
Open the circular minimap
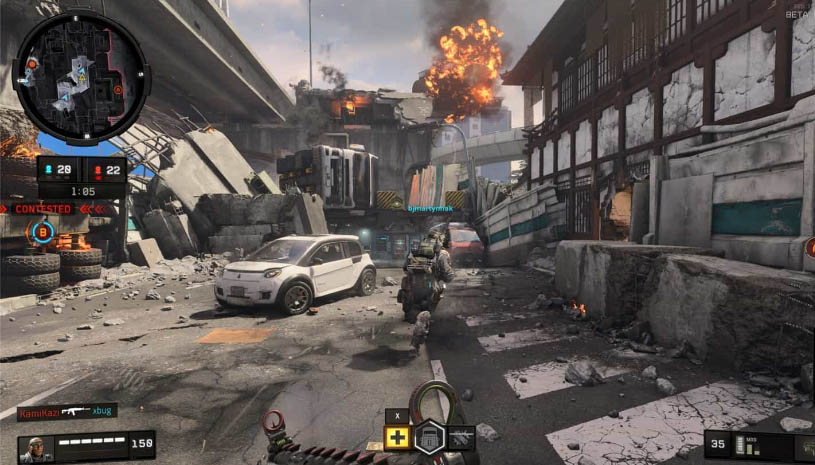tap(81, 78)
